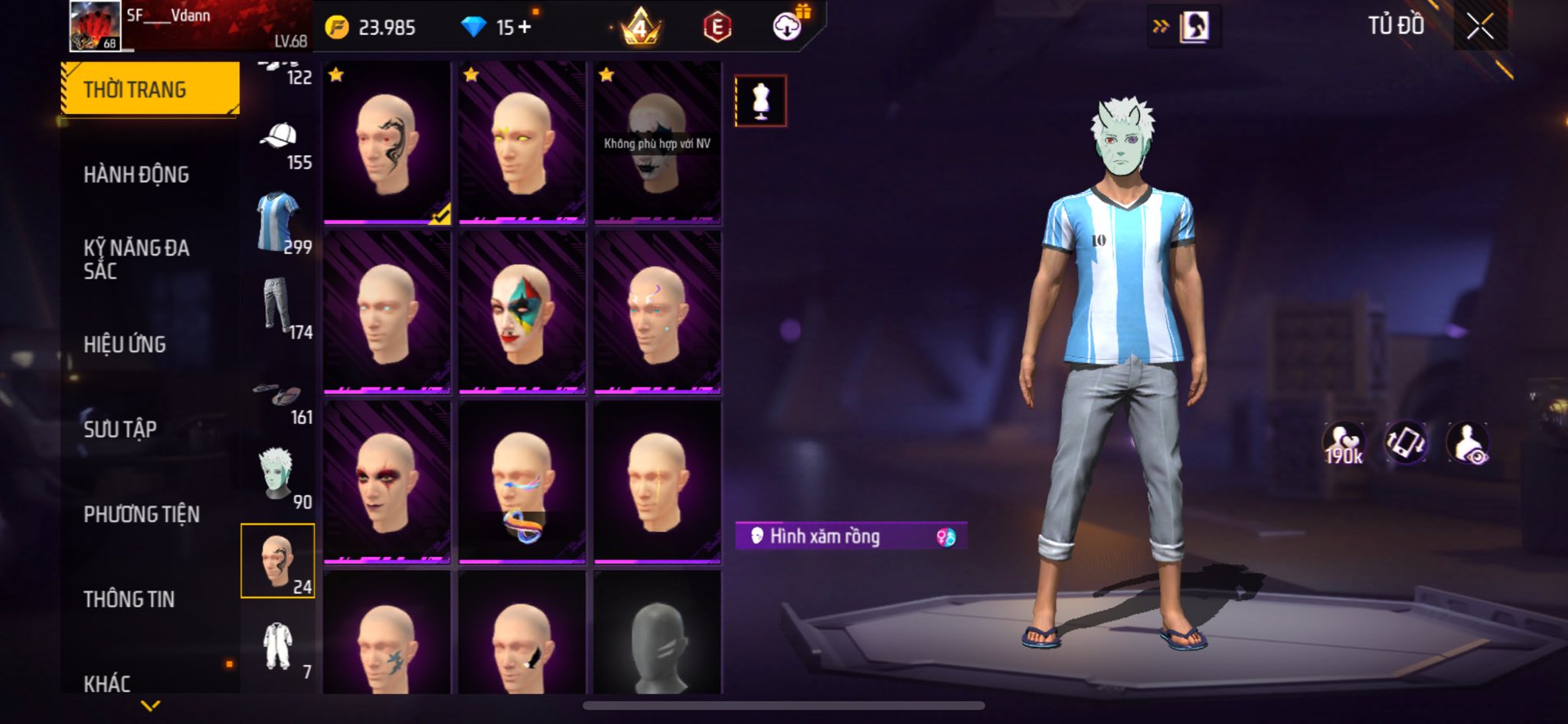Click the mannequin outfit preview button

(x=760, y=101)
